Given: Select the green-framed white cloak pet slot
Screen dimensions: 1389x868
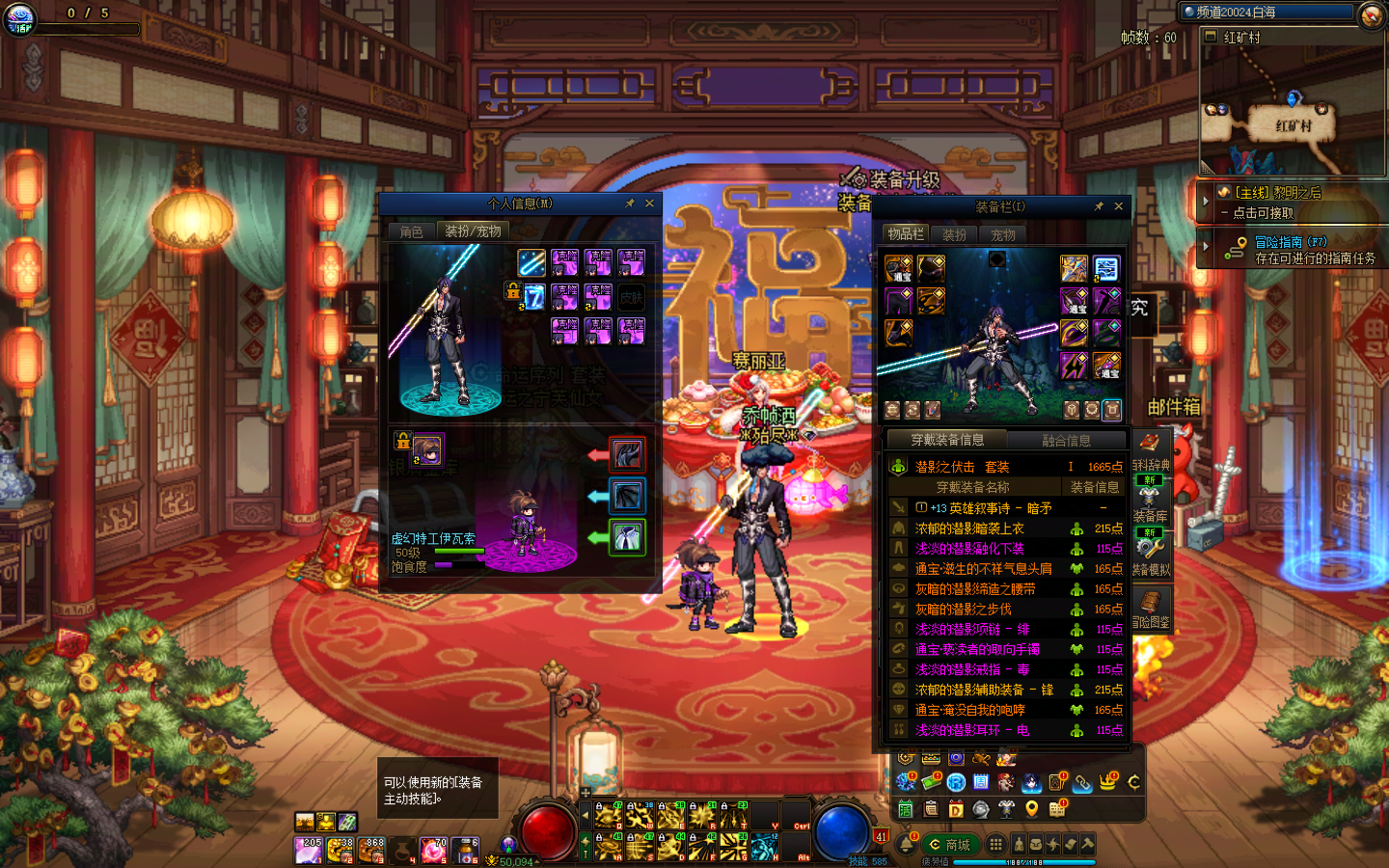Looking at the screenshot, I should [x=627, y=537].
